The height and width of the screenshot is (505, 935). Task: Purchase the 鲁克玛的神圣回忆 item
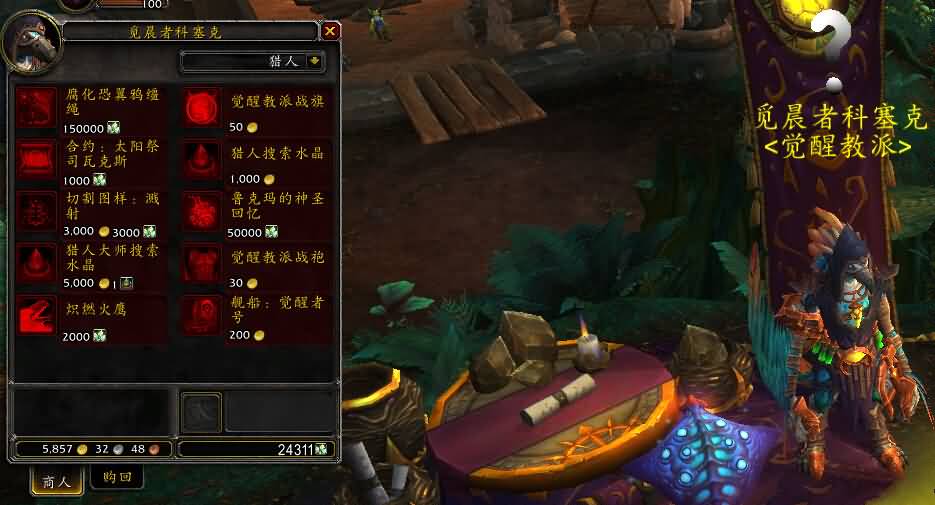(x=202, y=211)
